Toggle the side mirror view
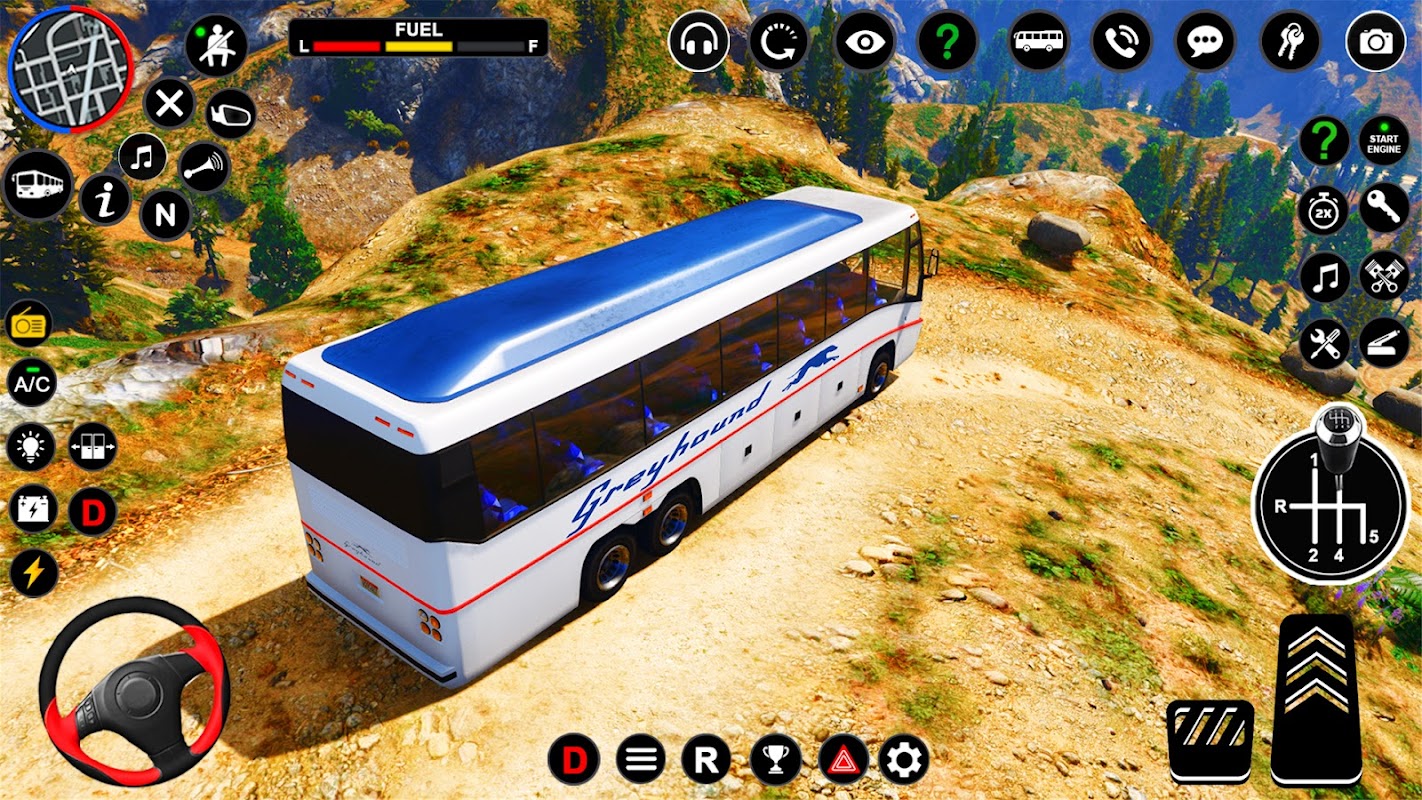 (230, 114)
